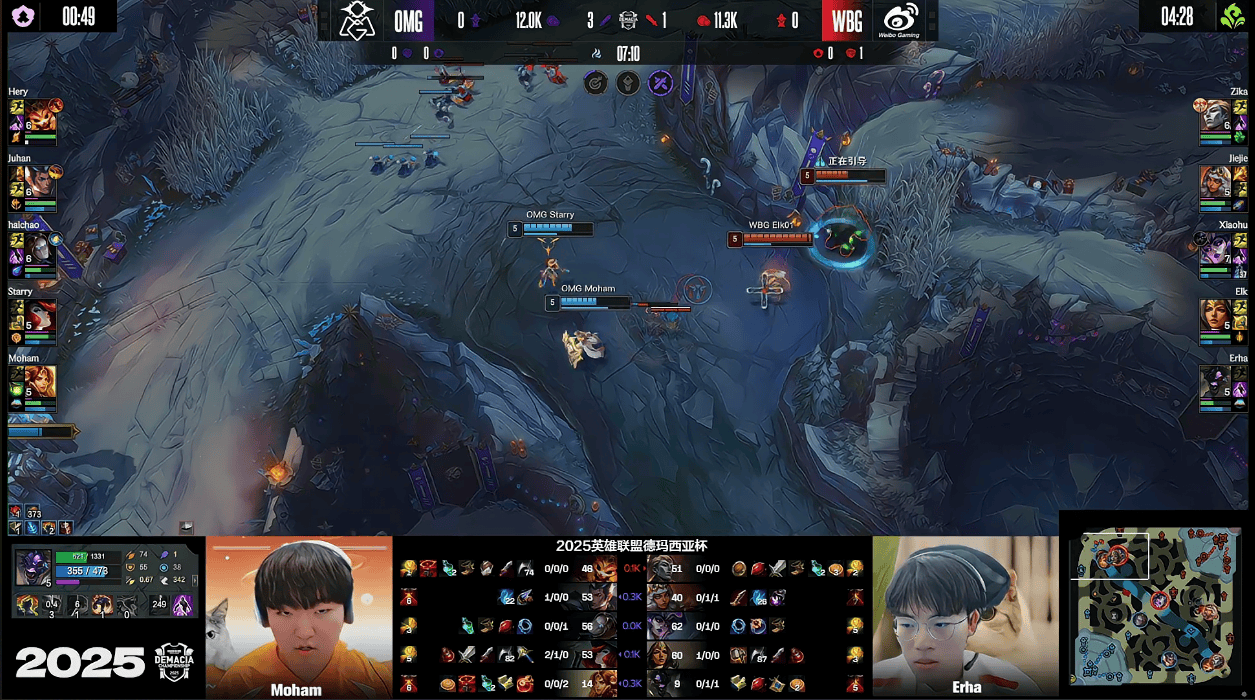The height and width of the screenshot is (700, 1255).
Task: Click Erha's player webcam feed
Action: (x=965, y=615)
